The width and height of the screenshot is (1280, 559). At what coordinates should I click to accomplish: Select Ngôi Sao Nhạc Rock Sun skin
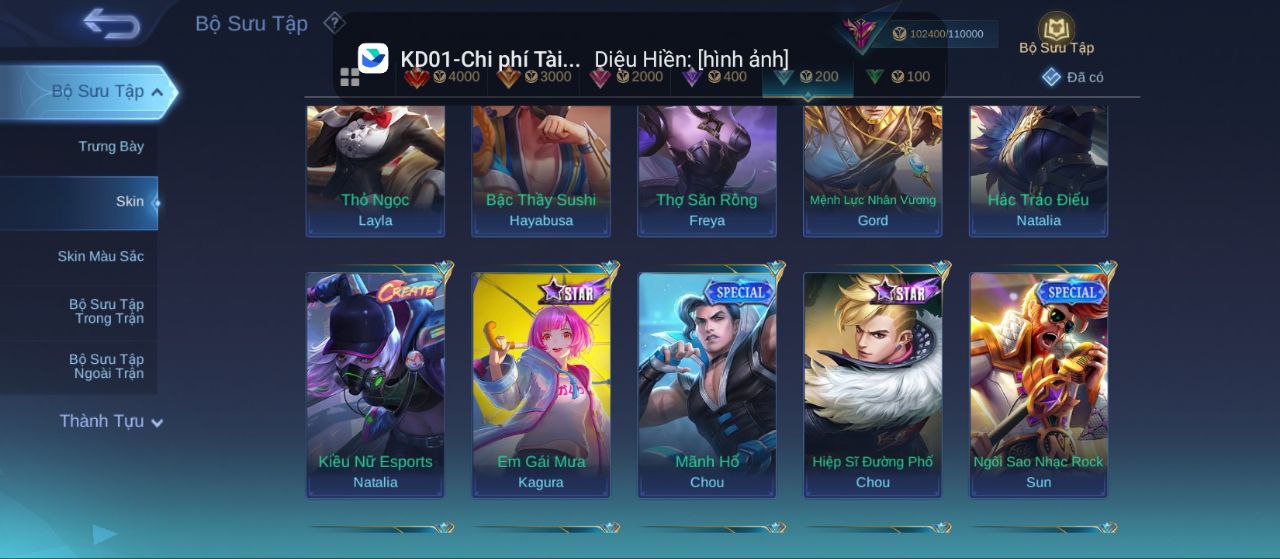click(x=1039, y=384)
